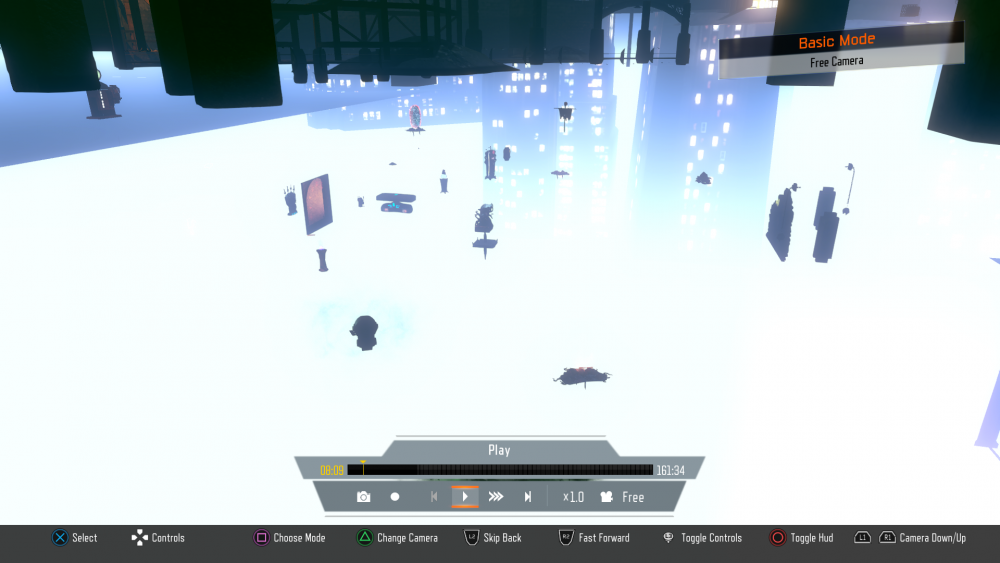Switch the Free camera mode
This screenshot has width=1000, height=563.
(x=622, y=497)
